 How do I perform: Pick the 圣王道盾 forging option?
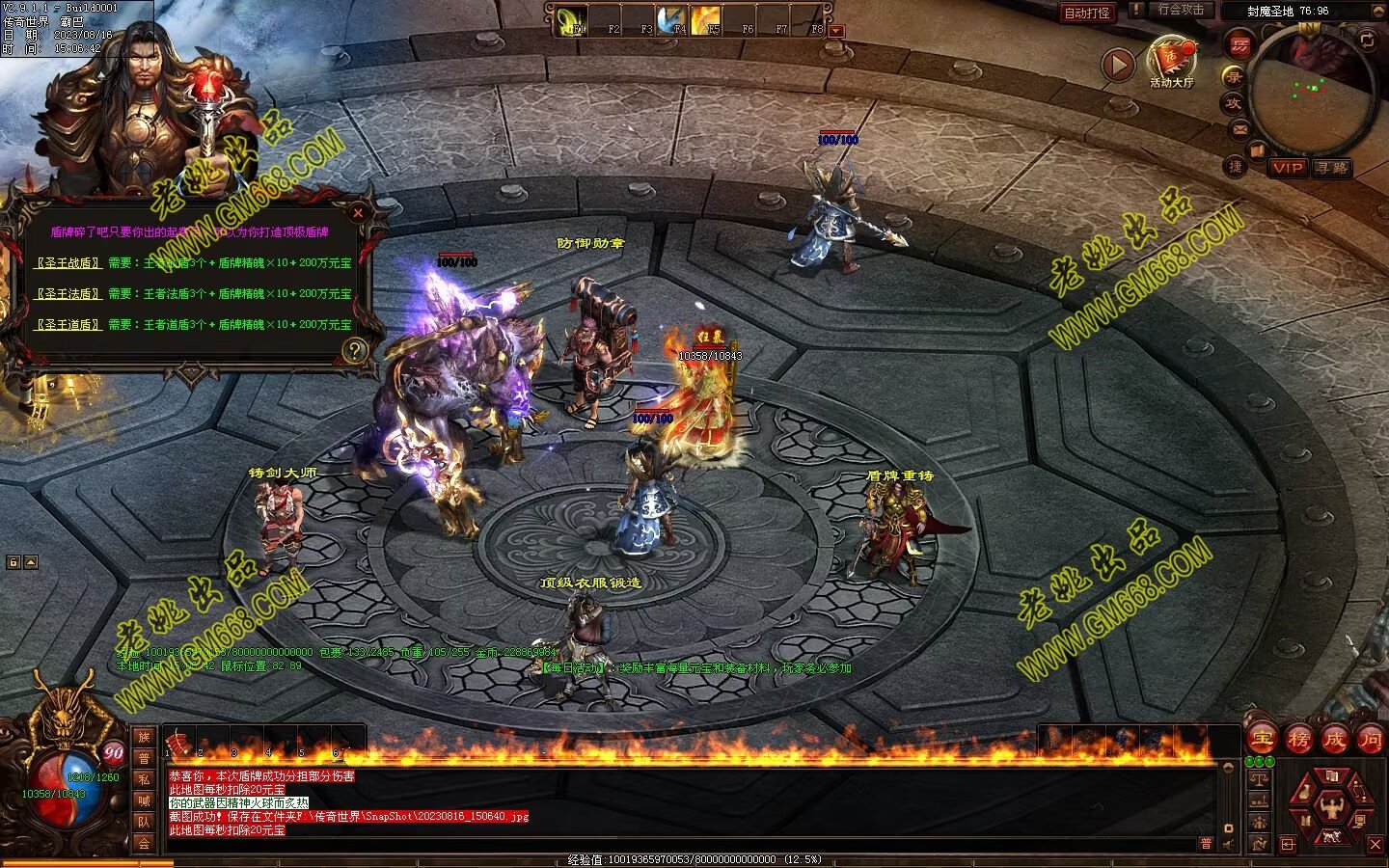pos(68,324)
